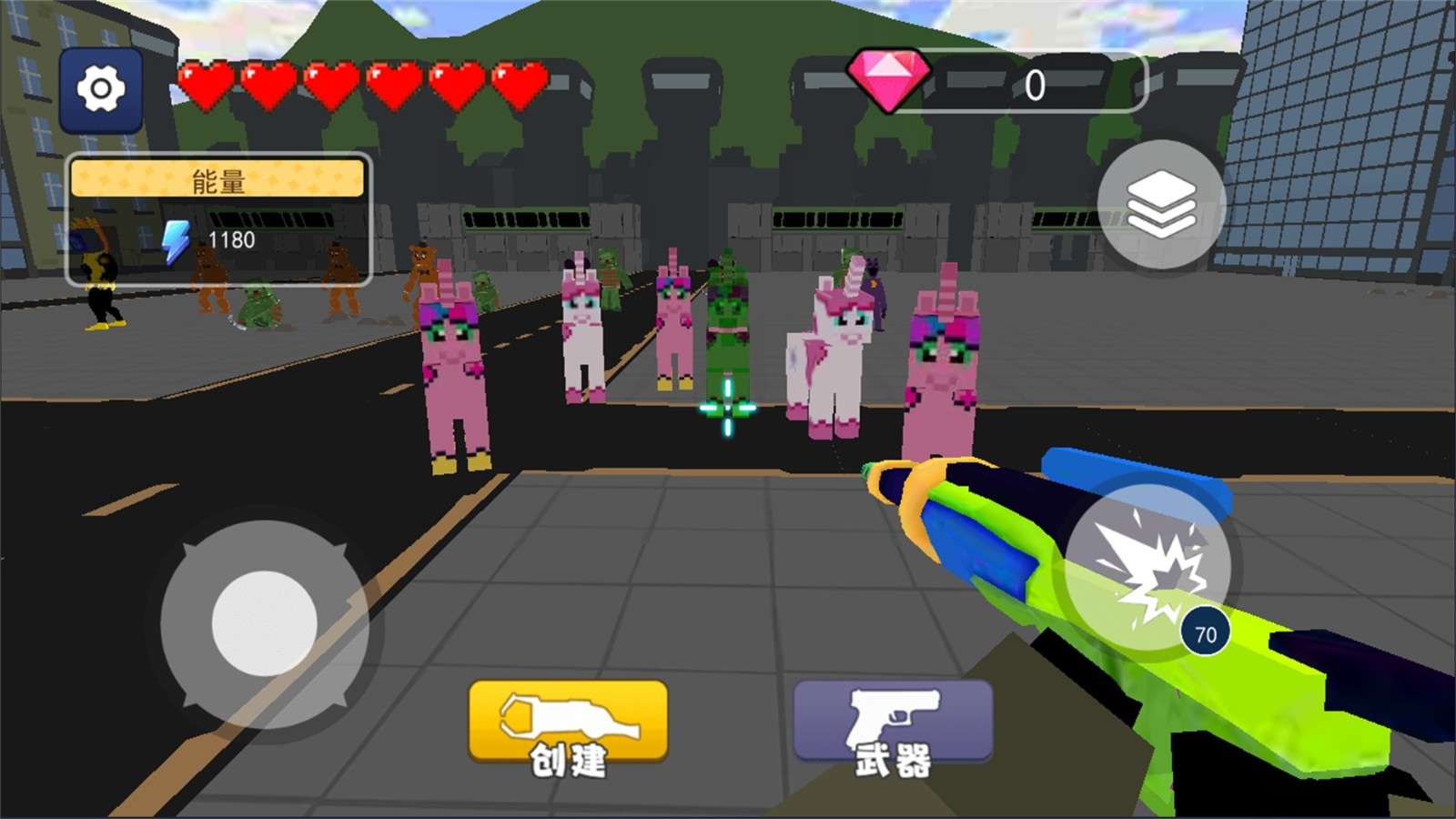Tap the pink gem currency counter
Screen dimensions: 1456x819
coord(996,84)
